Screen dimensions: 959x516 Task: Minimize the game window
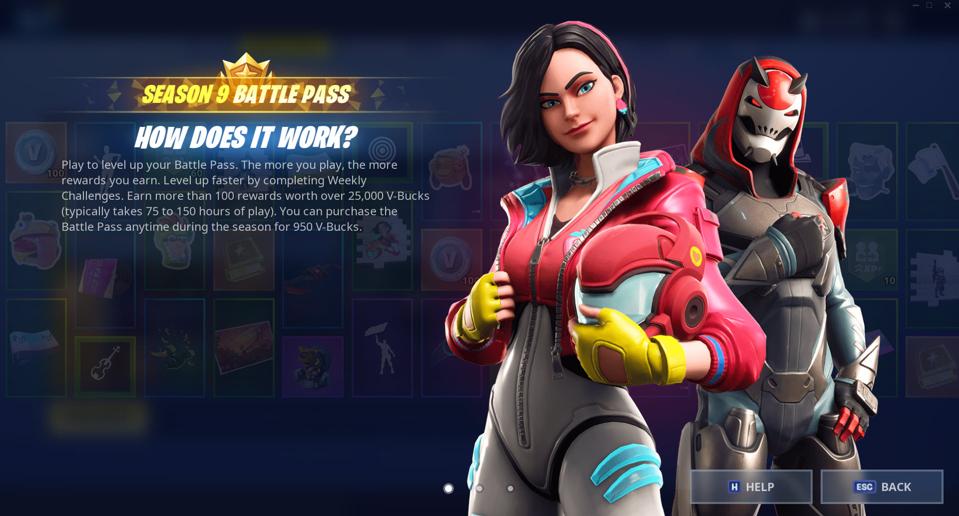coord(914,5)
